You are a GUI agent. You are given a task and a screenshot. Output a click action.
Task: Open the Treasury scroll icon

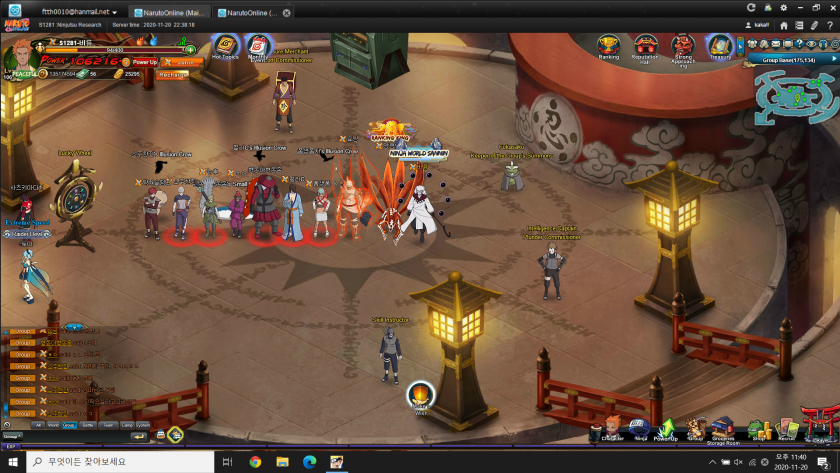click(x=720, y=46)
